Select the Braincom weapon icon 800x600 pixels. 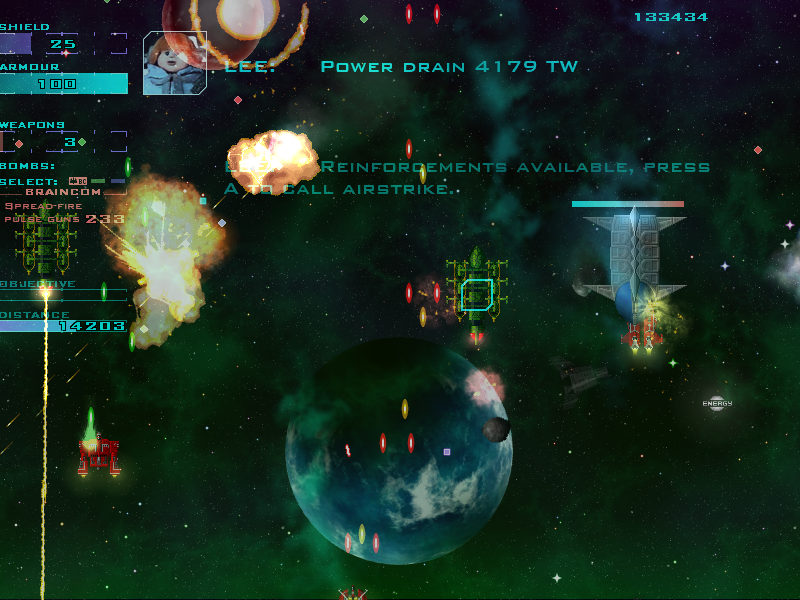click(x=77, y=181)
